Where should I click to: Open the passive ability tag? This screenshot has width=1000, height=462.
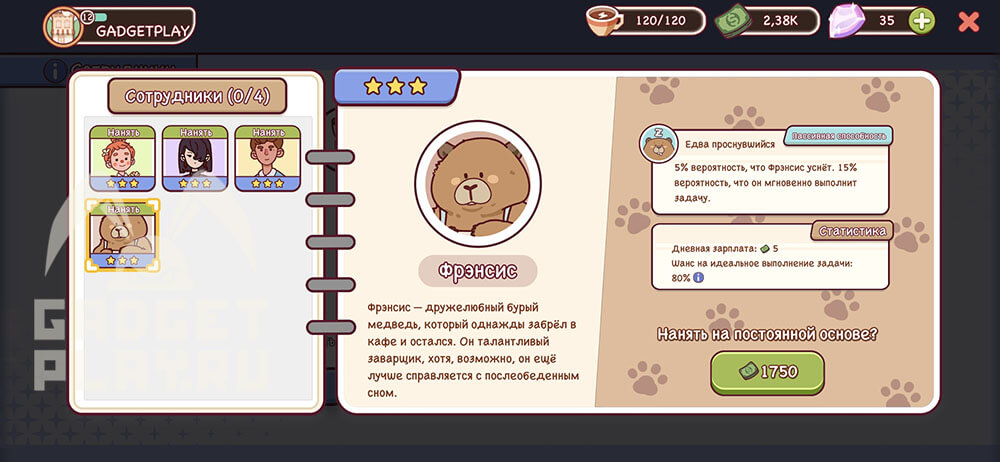coord(838,135)
